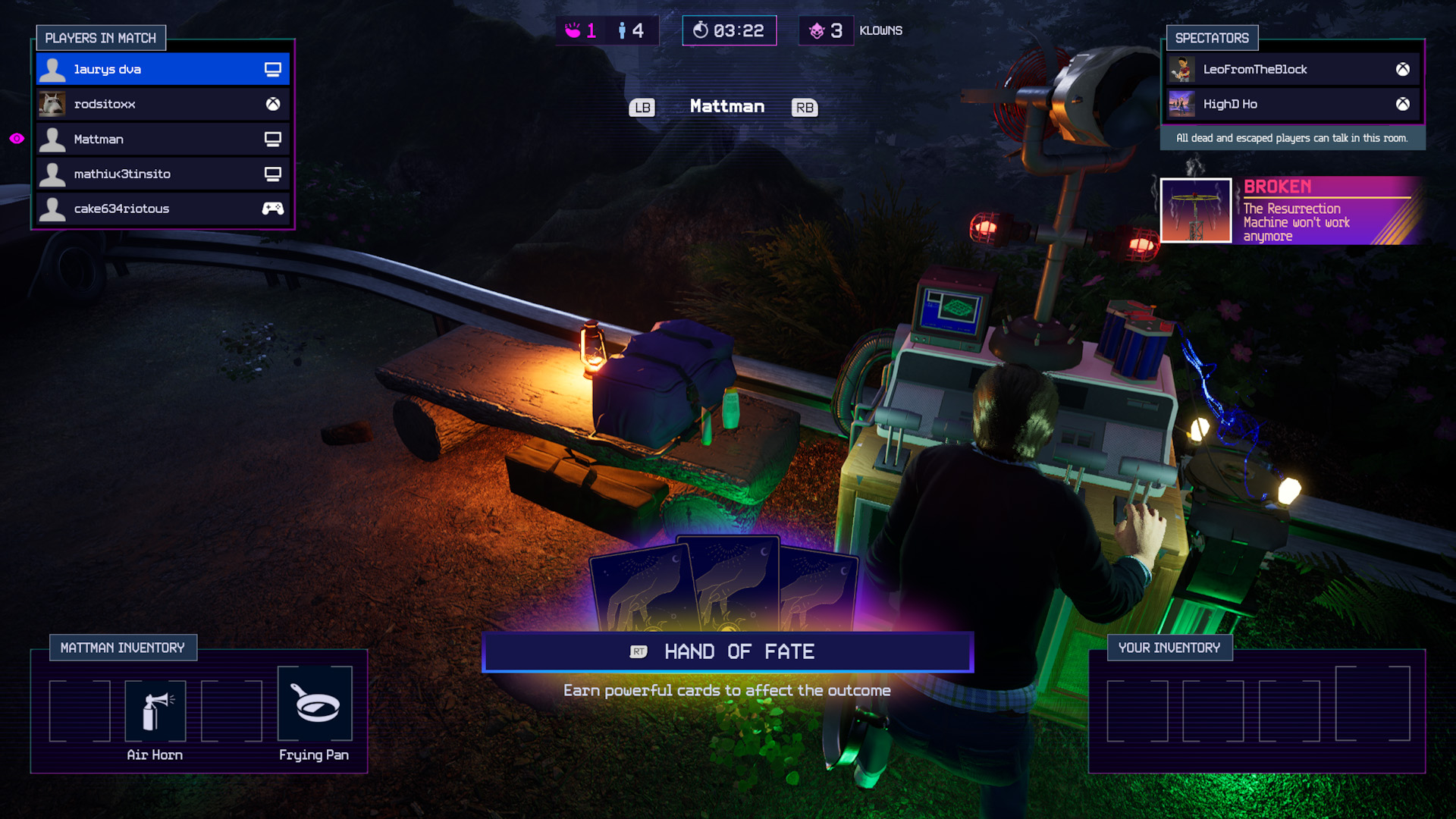Viewport: 1456px width, 819px height.
Task: Click the LB bumper to view previous player
Action: point(642,107)
